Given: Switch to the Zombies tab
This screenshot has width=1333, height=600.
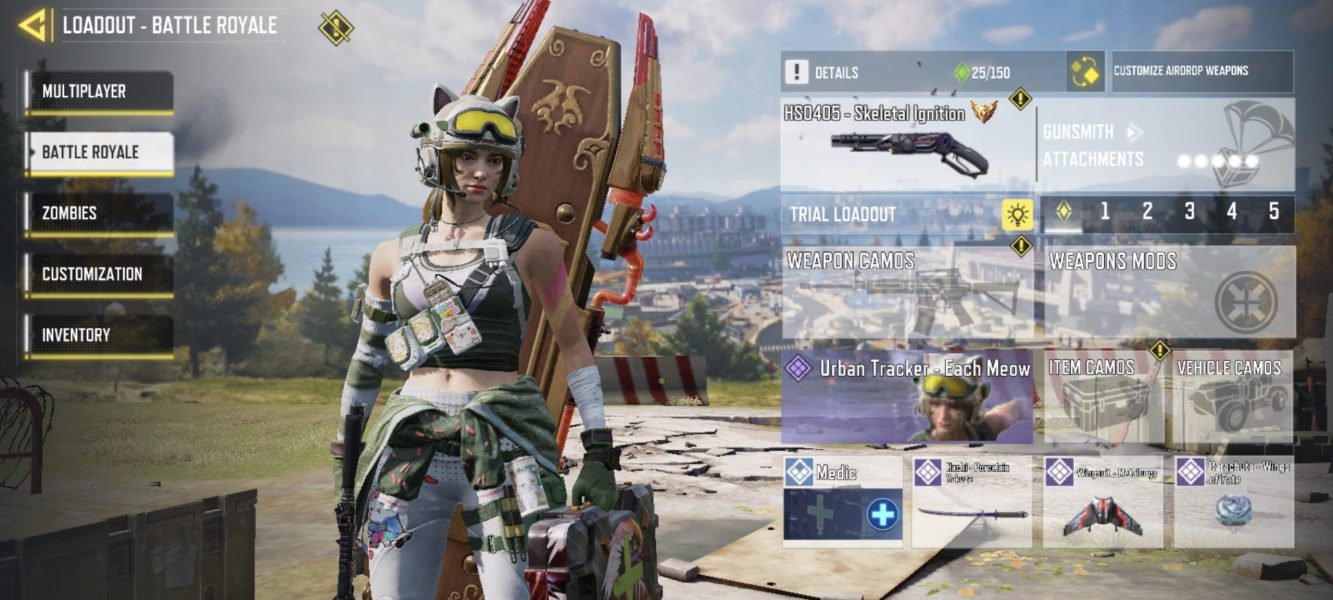Looking at the screenshot, I should pyautogui.click(x=99, y=214).
